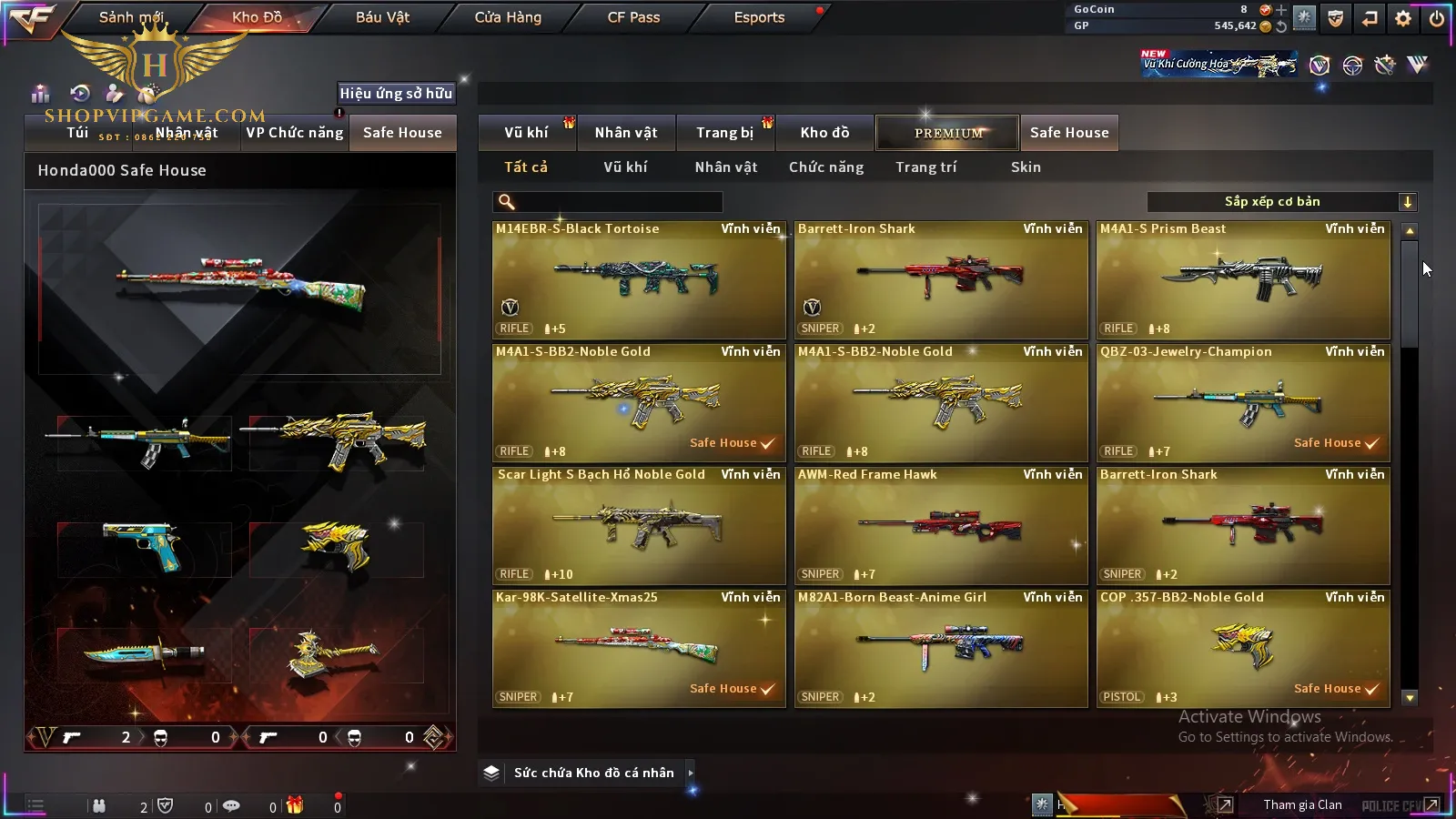Open the Hiệu ứng sở hữu button
1456x819 pixels.
tap(396, 93)
